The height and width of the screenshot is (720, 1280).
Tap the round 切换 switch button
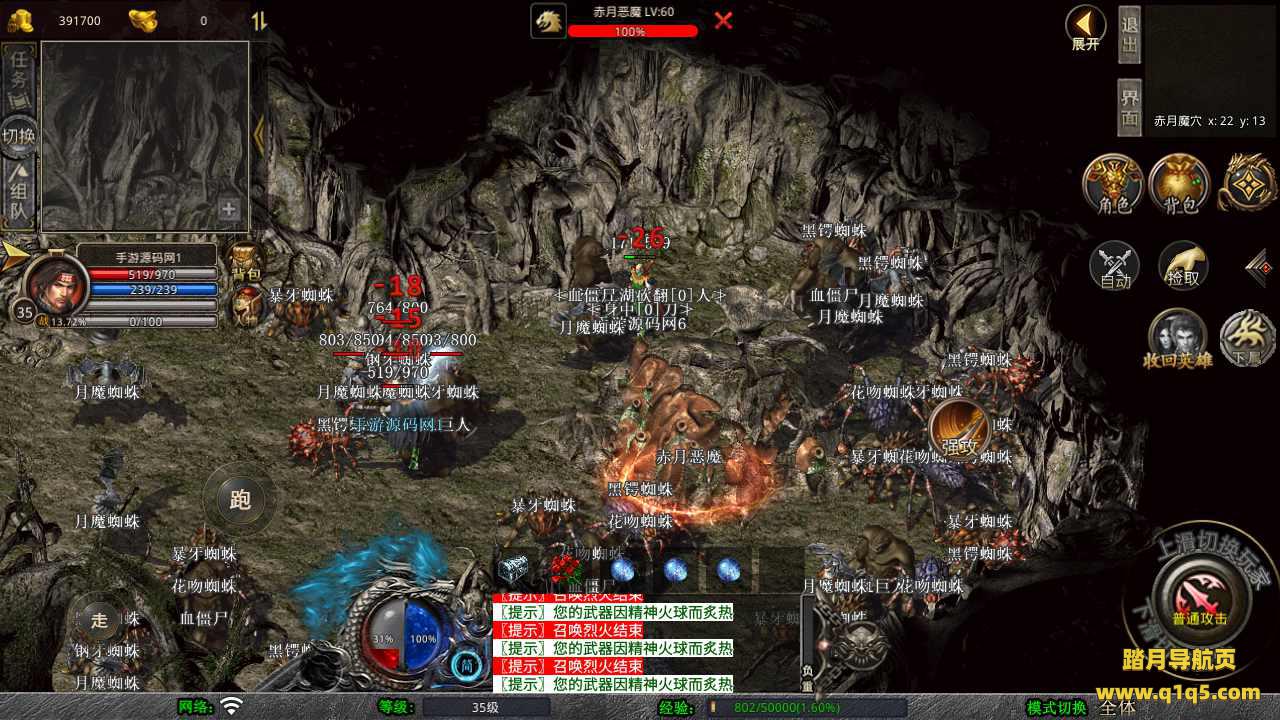point(19,136)
